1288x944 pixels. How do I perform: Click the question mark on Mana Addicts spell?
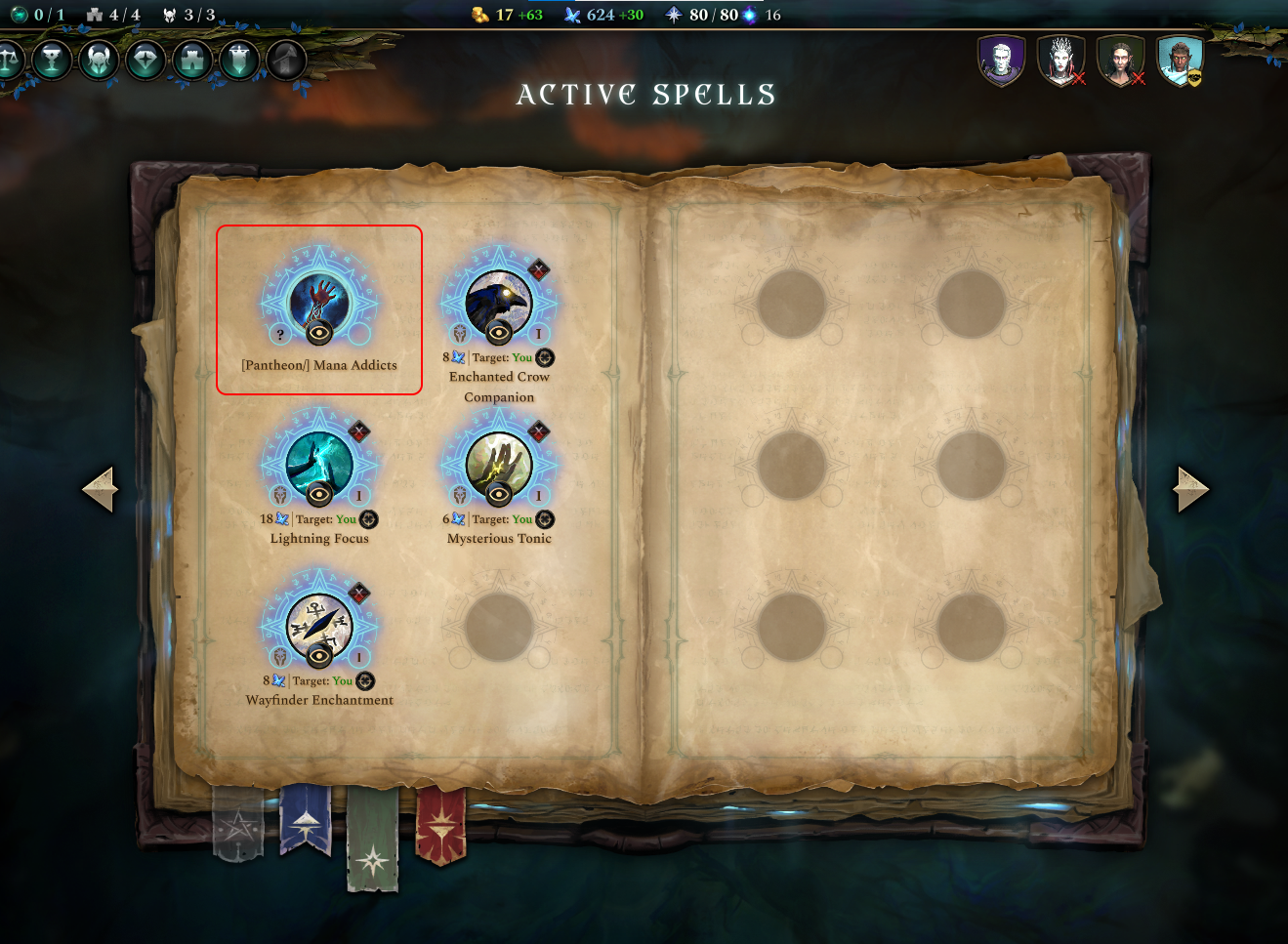(282, 336)
